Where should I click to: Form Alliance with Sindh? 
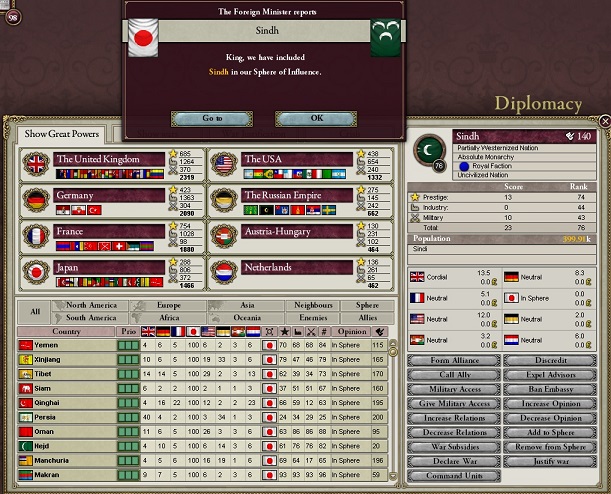(x=454, y=360)
